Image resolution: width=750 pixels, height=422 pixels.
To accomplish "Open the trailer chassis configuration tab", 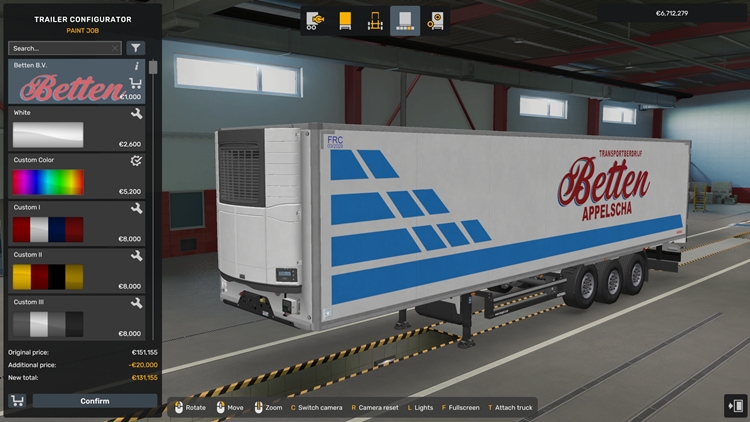I will [375, 20].
